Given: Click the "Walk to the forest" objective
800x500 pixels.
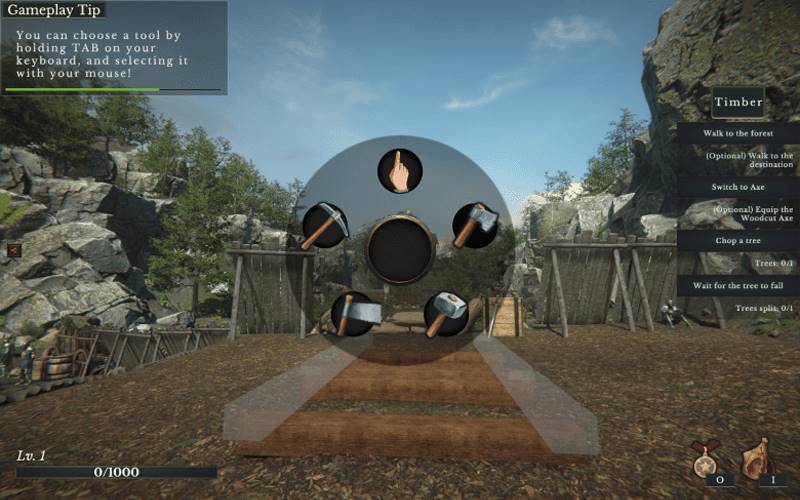Looking at the screenshot, I should [x=738, y=132].
